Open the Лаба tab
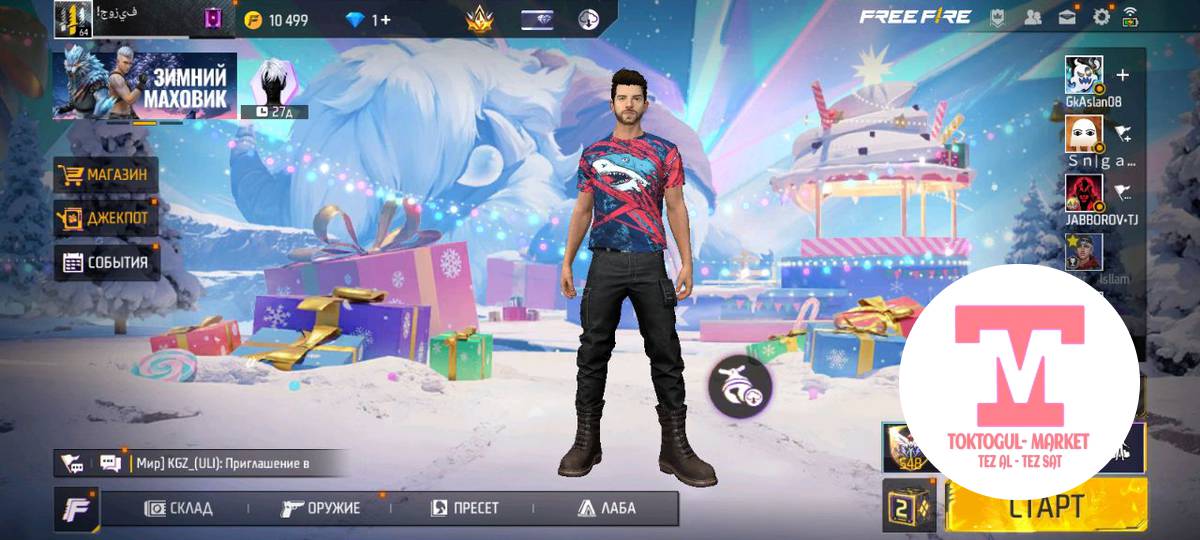 [x=607, y=508]
